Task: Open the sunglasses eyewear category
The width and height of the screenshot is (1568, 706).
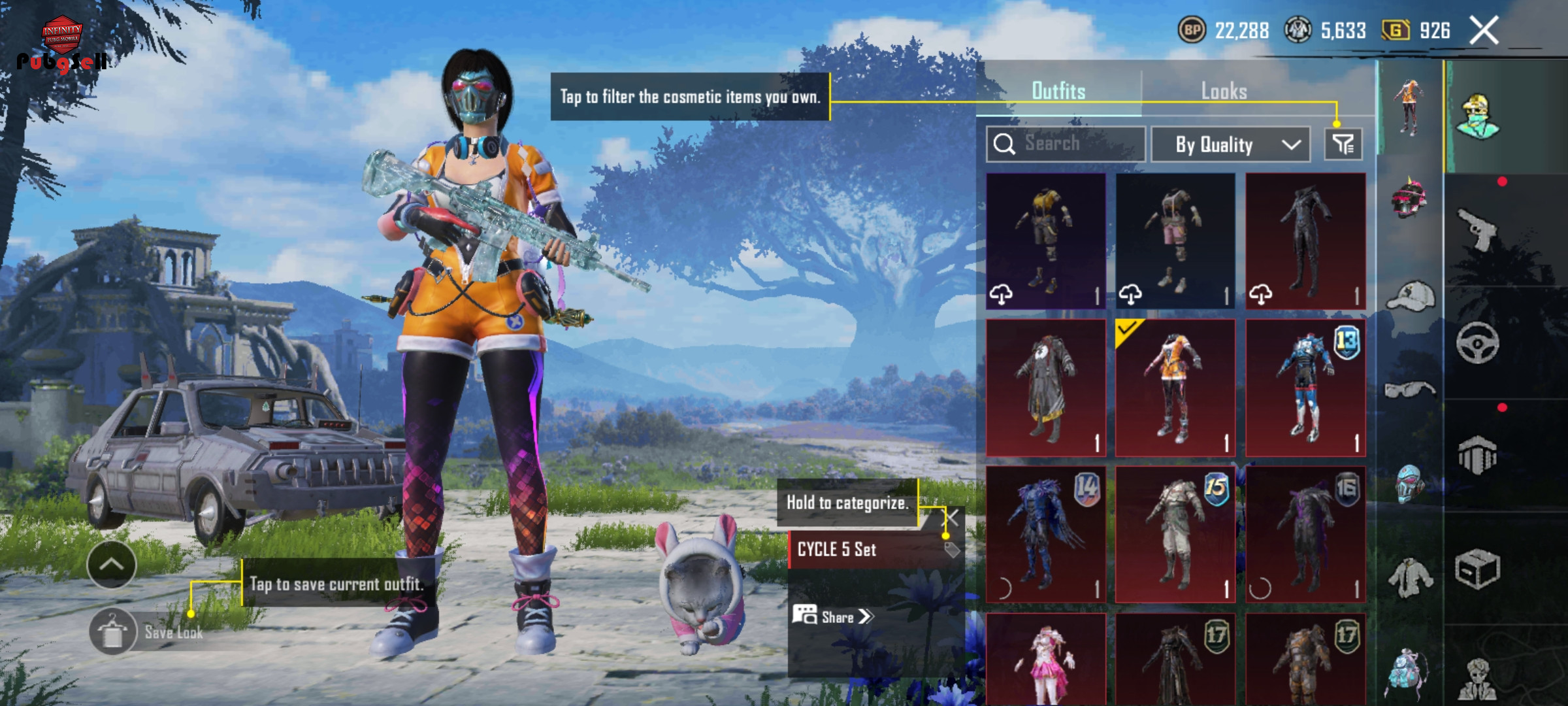Action: [x=1410, y=390]
